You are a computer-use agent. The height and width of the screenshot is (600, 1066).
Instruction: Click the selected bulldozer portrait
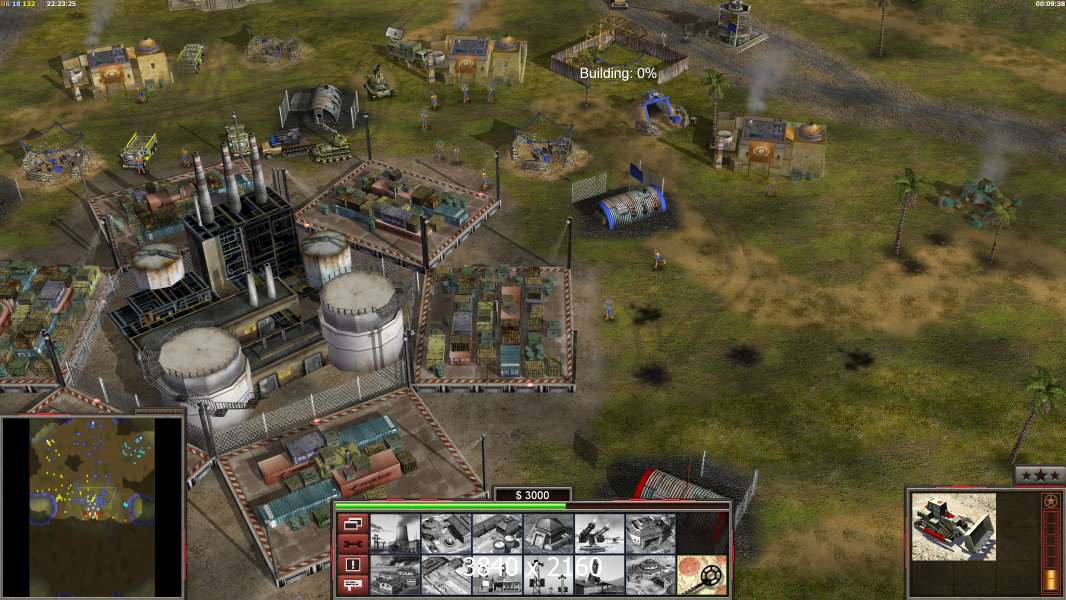click(x=954, y=526)
